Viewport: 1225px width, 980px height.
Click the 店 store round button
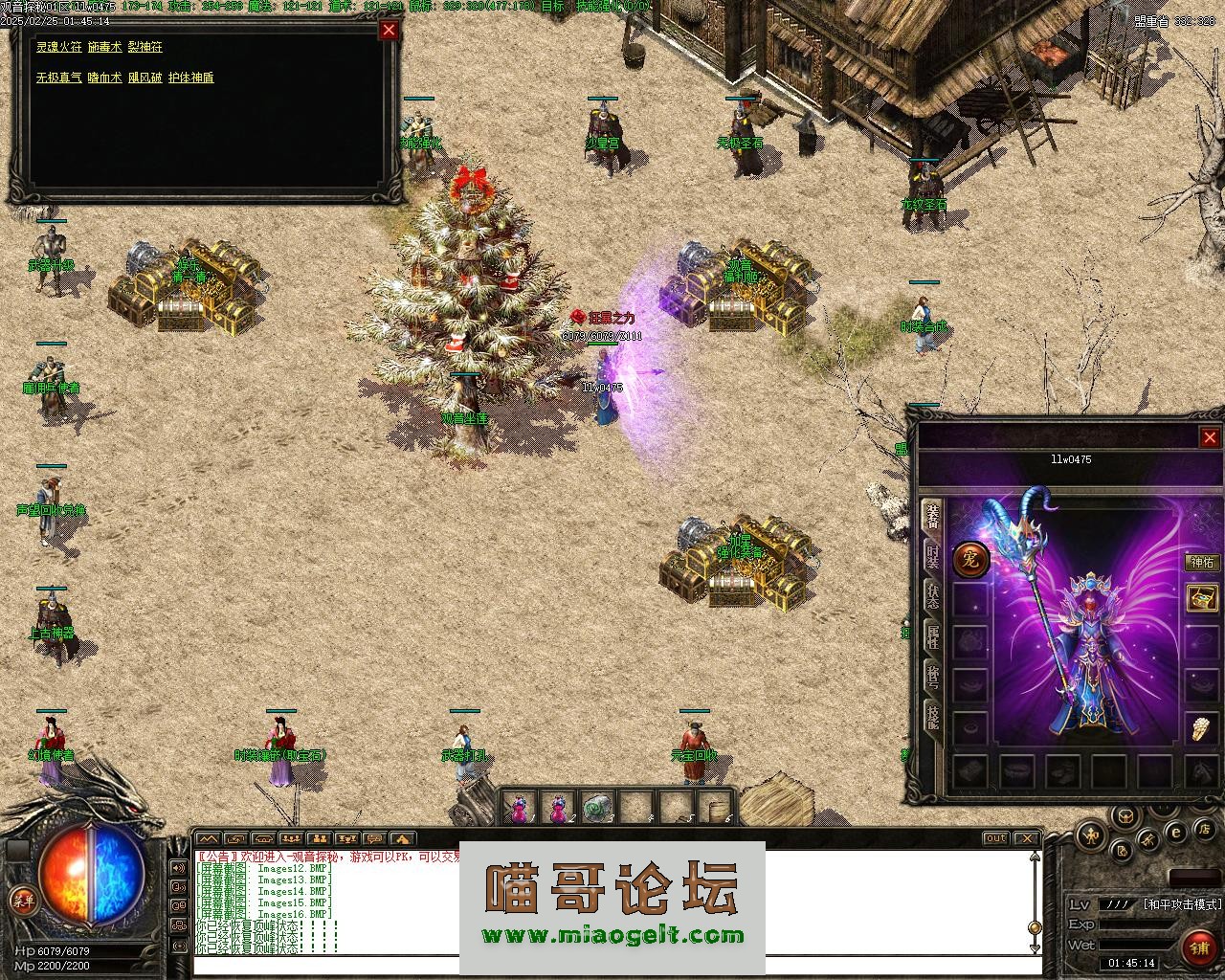[x=1205, y=829]
